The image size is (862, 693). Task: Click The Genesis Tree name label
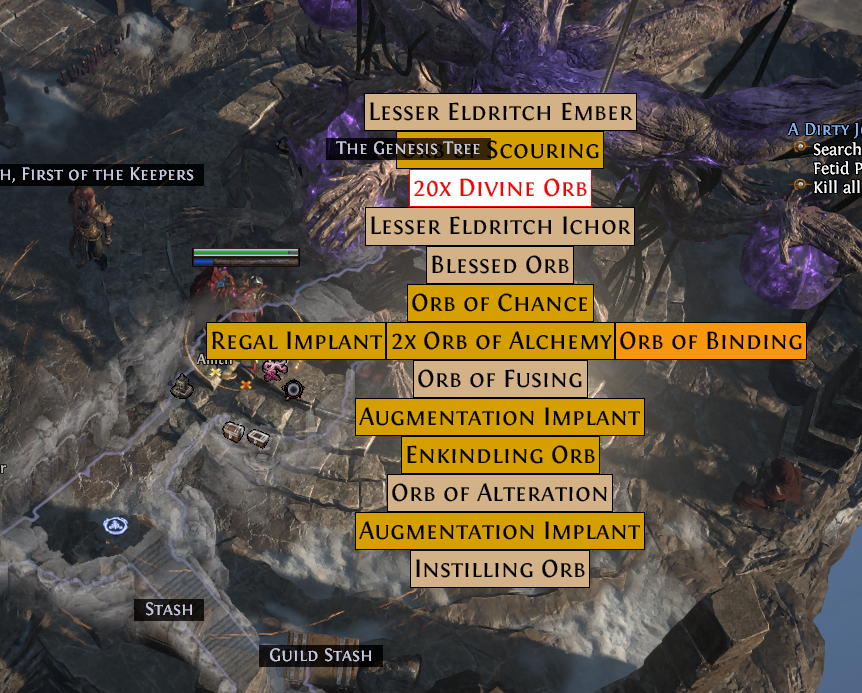408,149
